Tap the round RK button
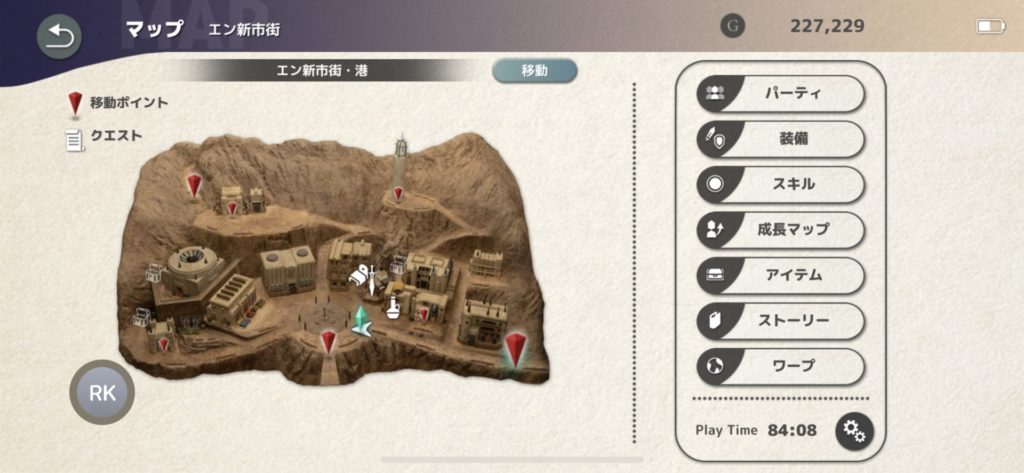Image resolution: width=1024 pixels, height=473 pixels. click(102, 393)
